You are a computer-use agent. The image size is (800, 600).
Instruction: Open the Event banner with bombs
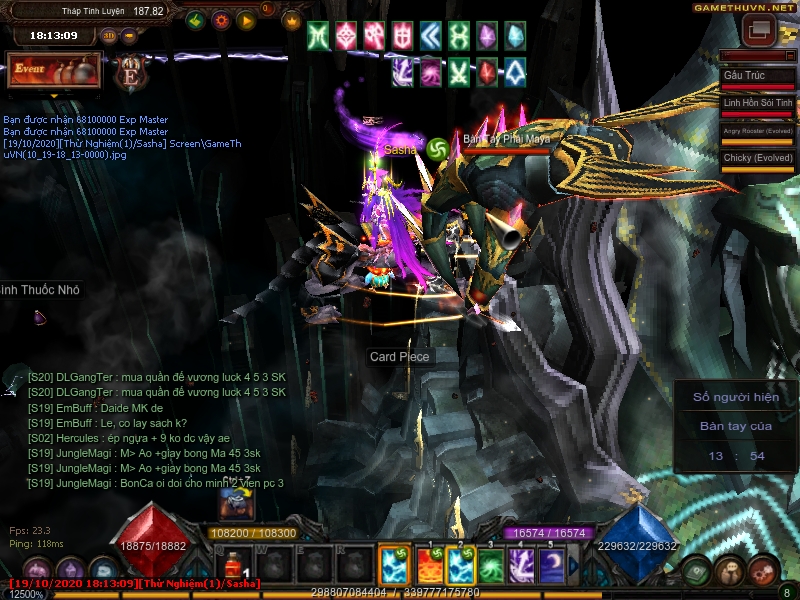pos(54,70)
